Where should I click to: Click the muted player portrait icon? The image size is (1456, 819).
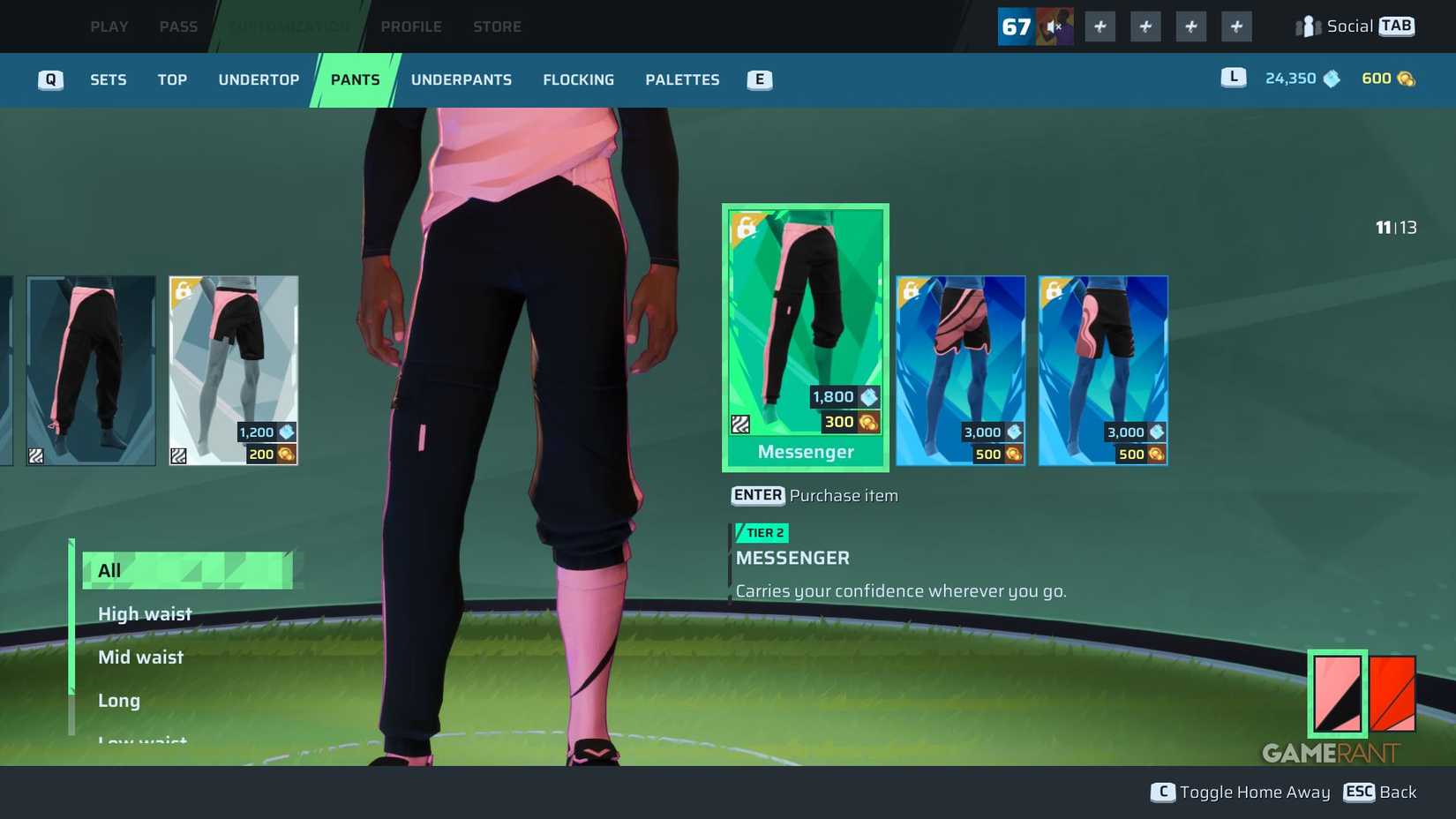click(1053, 26)
